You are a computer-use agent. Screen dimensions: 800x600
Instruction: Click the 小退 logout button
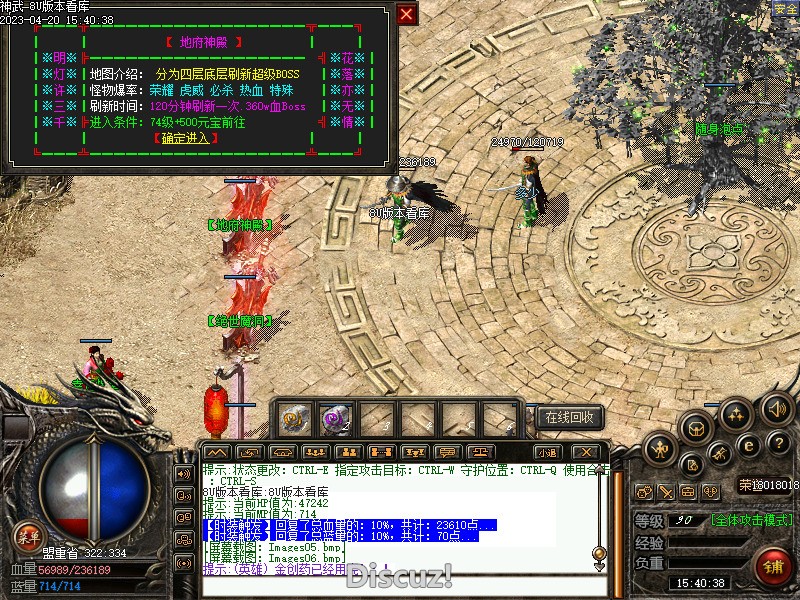(x=547, y=452)
